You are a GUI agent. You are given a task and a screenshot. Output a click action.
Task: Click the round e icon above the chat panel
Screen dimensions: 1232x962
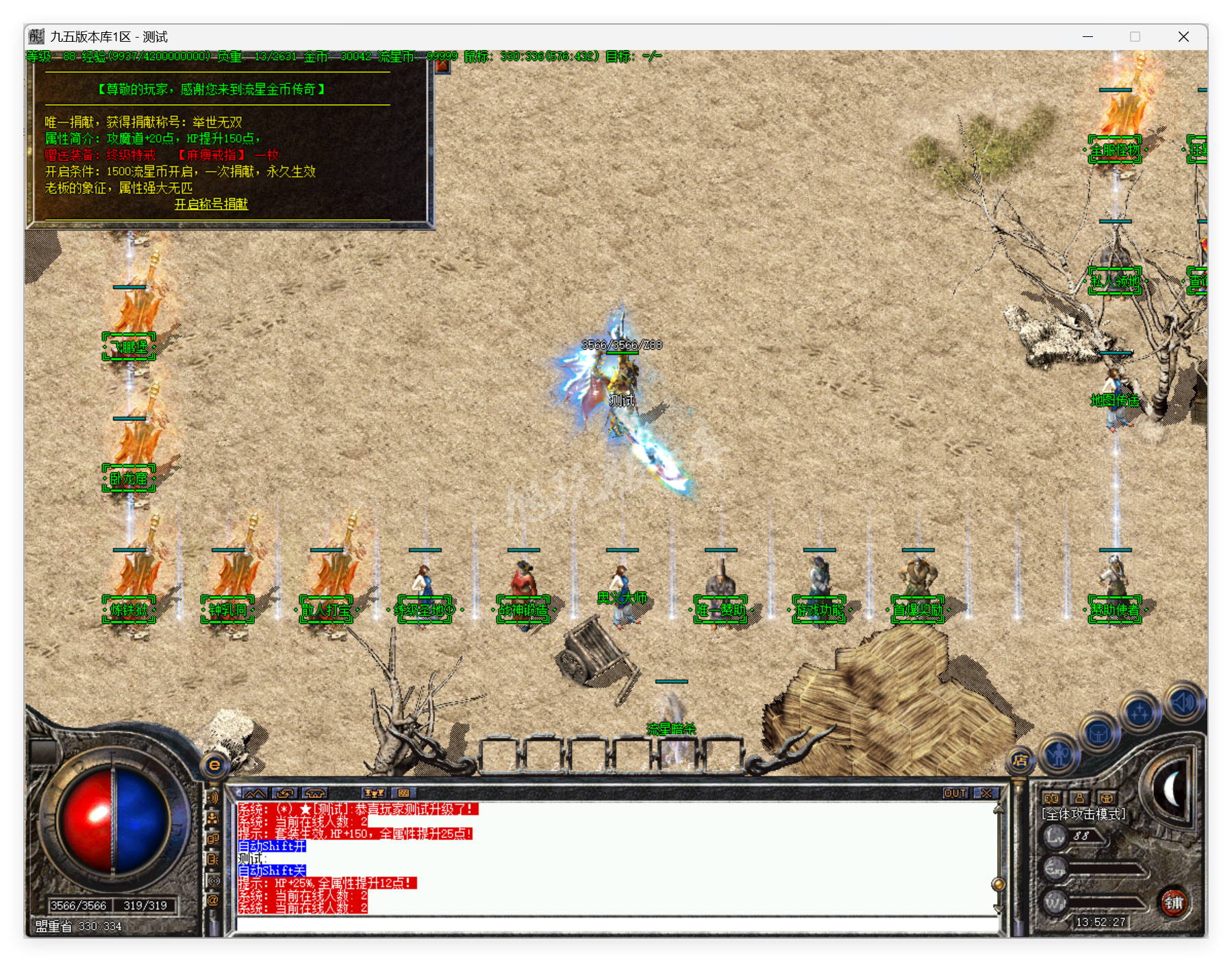coord(214,765)
